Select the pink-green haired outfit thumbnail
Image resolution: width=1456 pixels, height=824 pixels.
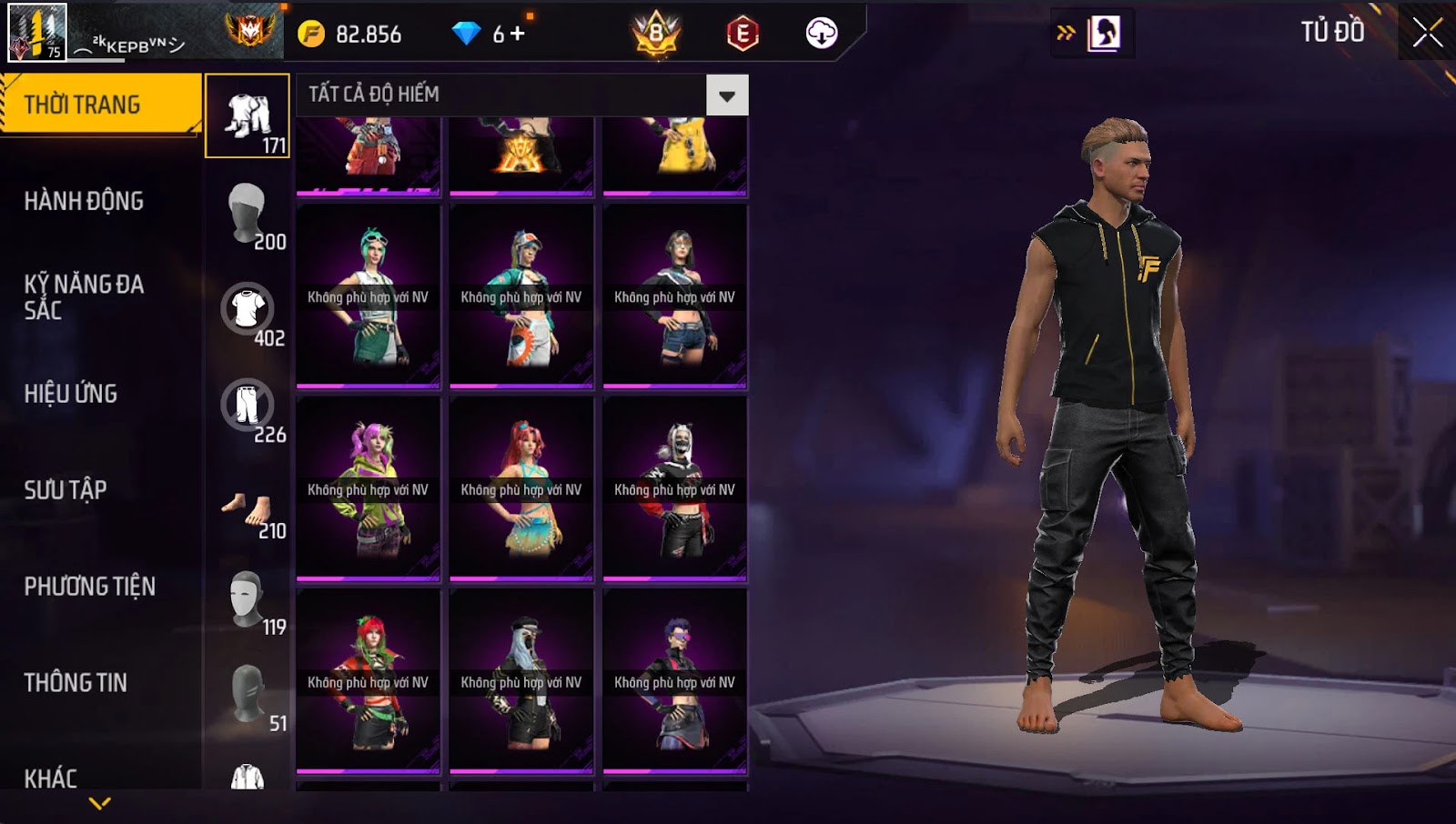coord(369,488)
